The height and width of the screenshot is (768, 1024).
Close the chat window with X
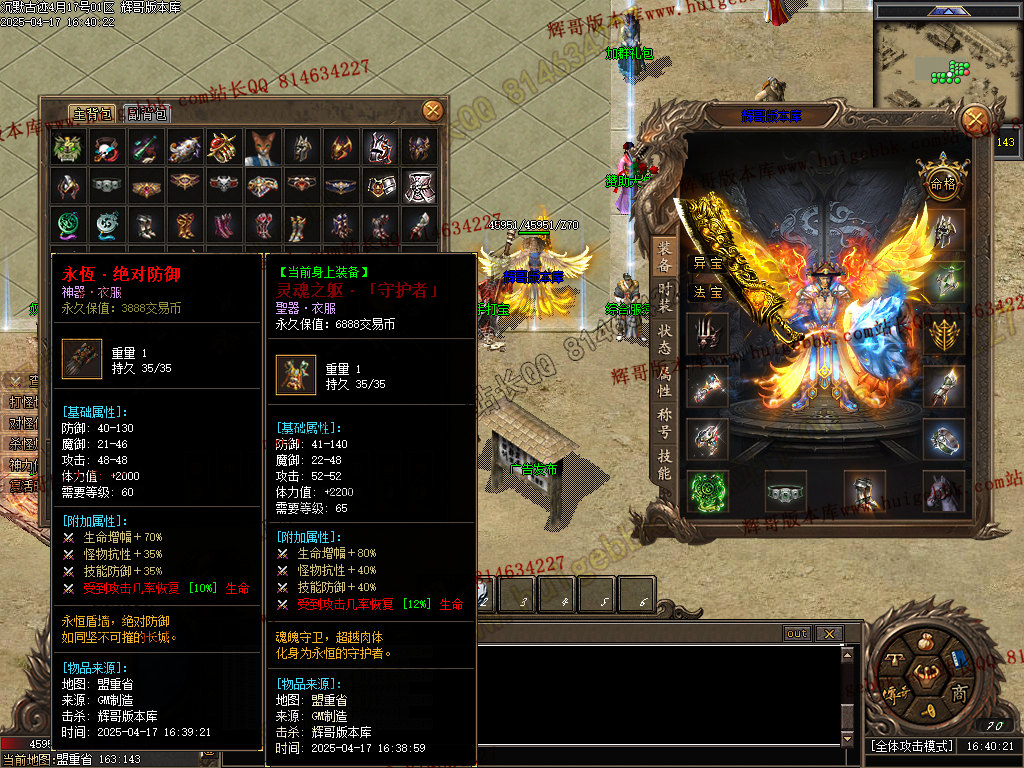[828, 634]
